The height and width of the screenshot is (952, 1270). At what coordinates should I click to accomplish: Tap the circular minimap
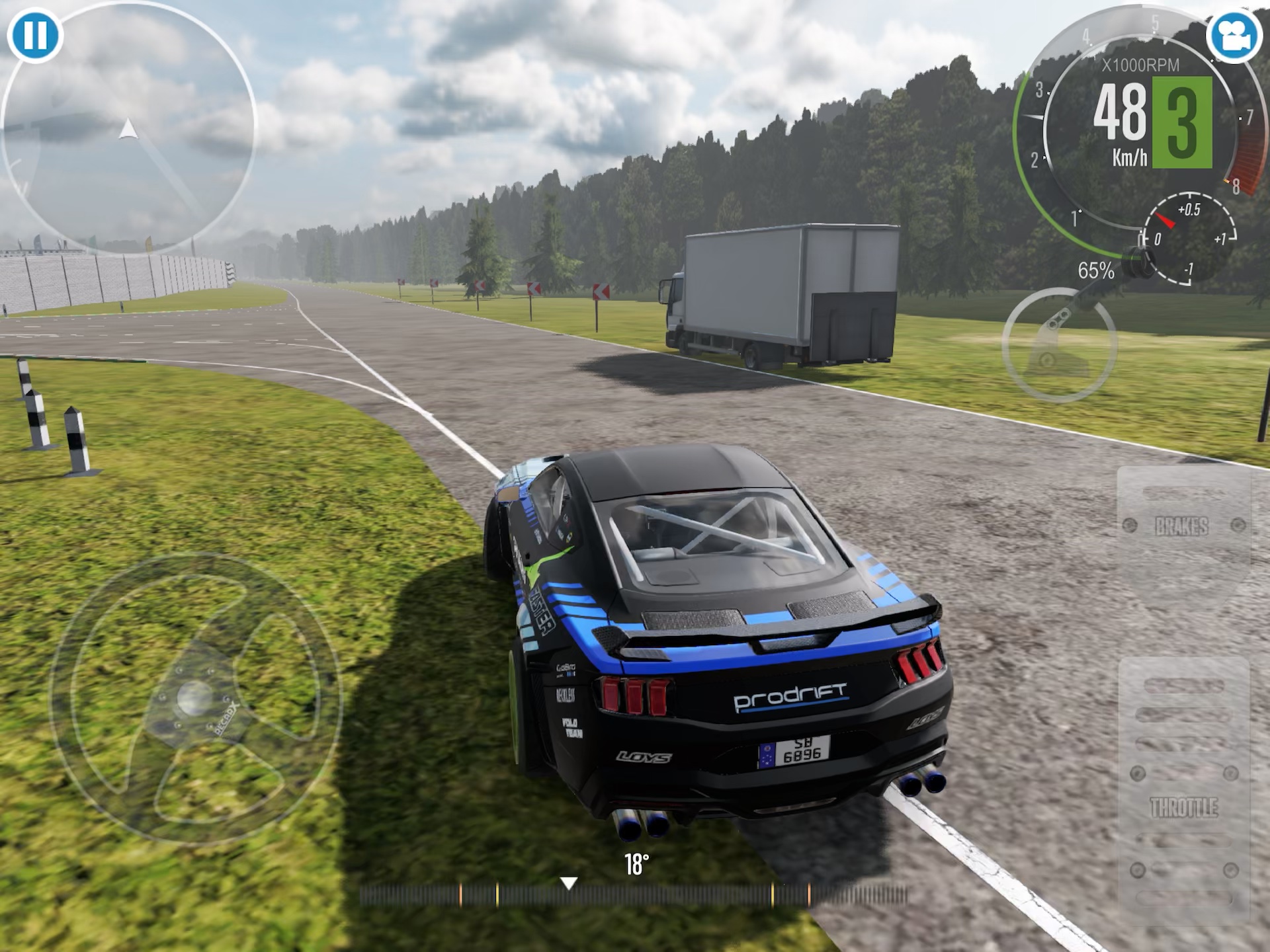[x=128, y=127]
